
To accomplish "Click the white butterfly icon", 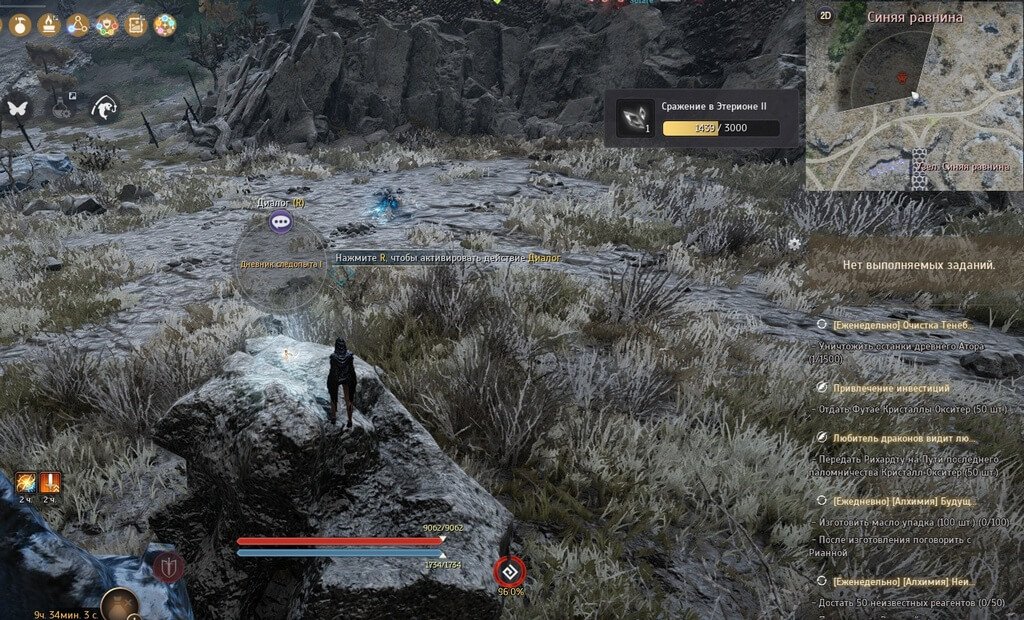I will tap(16, 107).
